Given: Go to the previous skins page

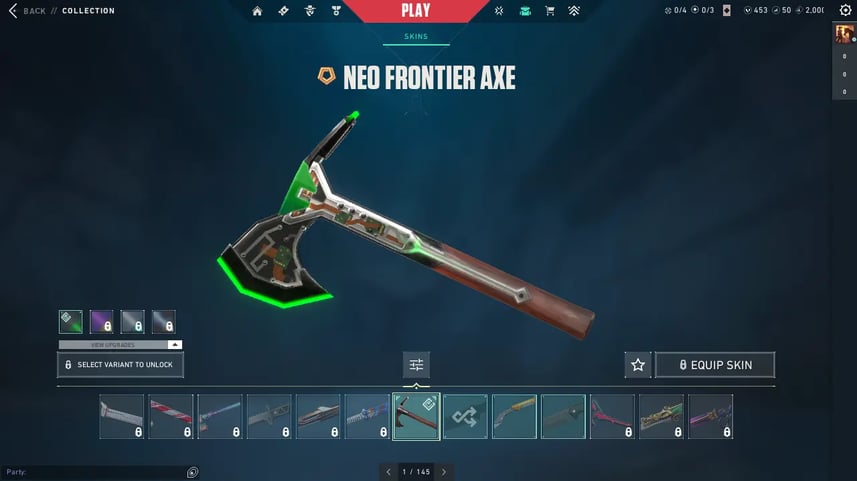Looking at the screenshot, I should pos(388,471).
